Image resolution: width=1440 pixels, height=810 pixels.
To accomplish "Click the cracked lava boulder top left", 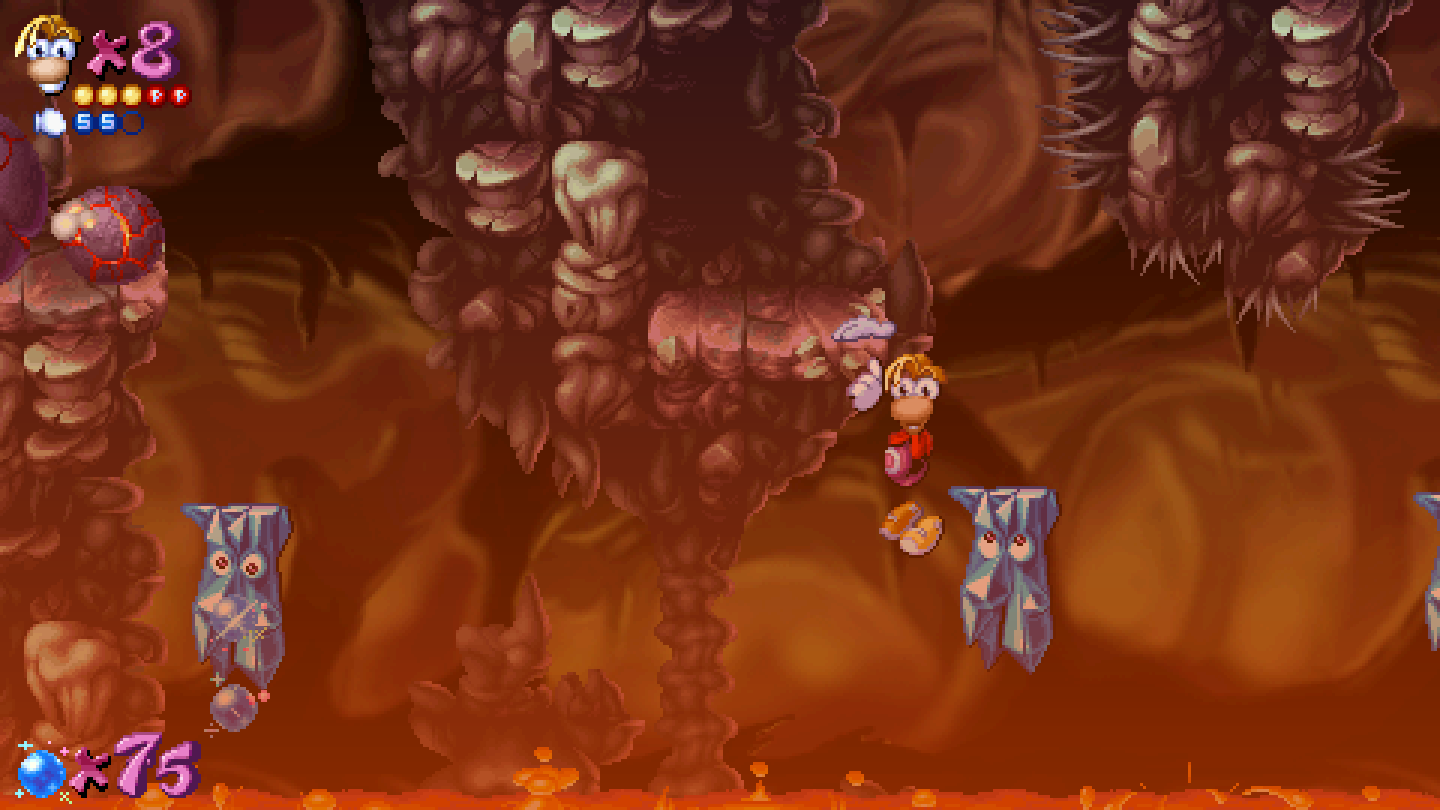I will [x=110, y=230].
